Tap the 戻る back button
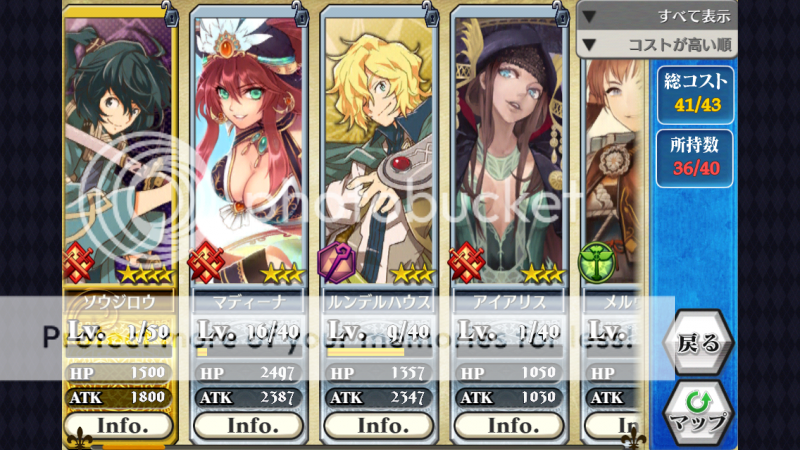Image resolution: width=800 pixels, height=450 pixels. coord(698,344)
